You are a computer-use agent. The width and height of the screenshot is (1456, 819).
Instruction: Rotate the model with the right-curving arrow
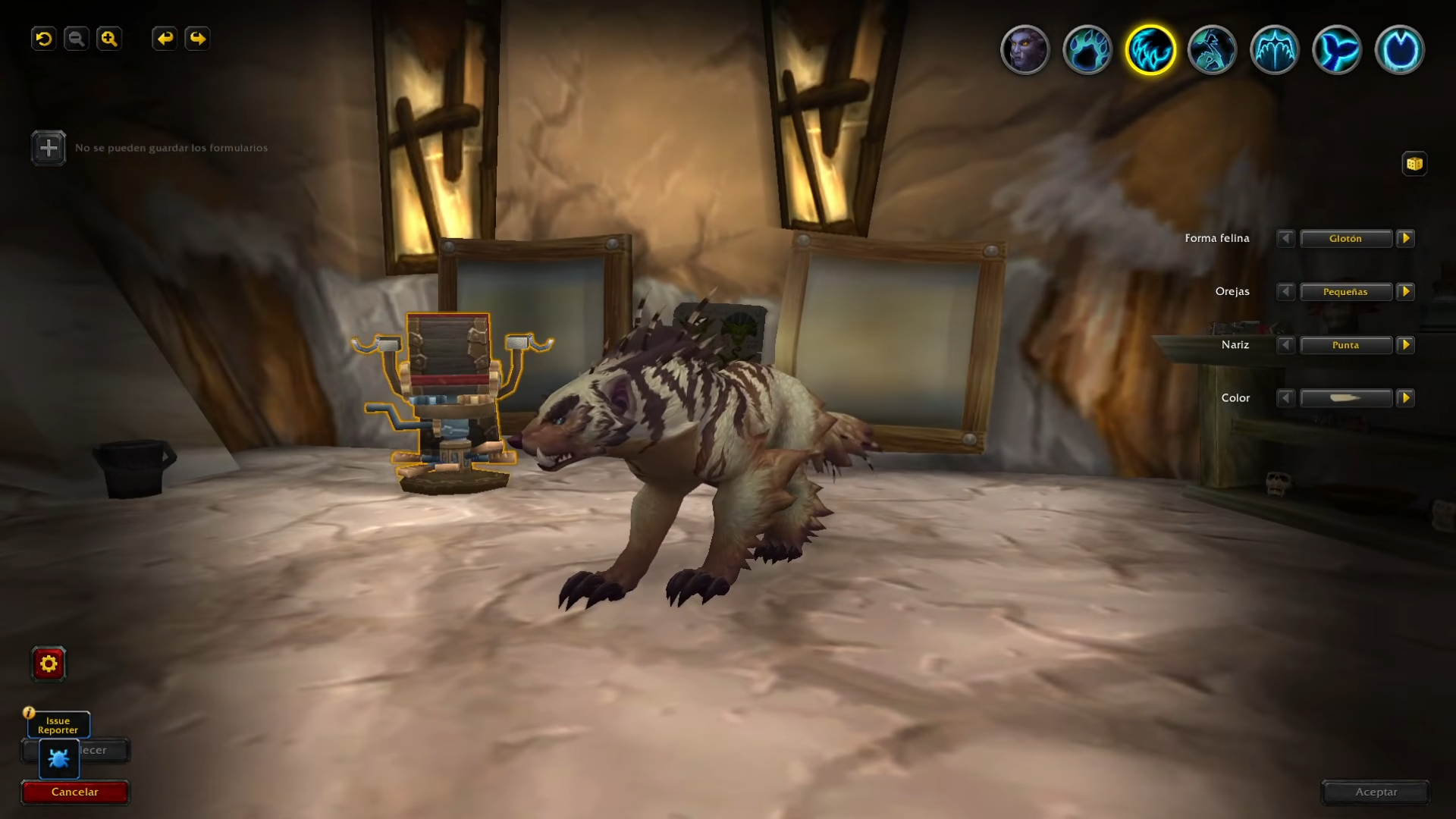click(197, 39)
